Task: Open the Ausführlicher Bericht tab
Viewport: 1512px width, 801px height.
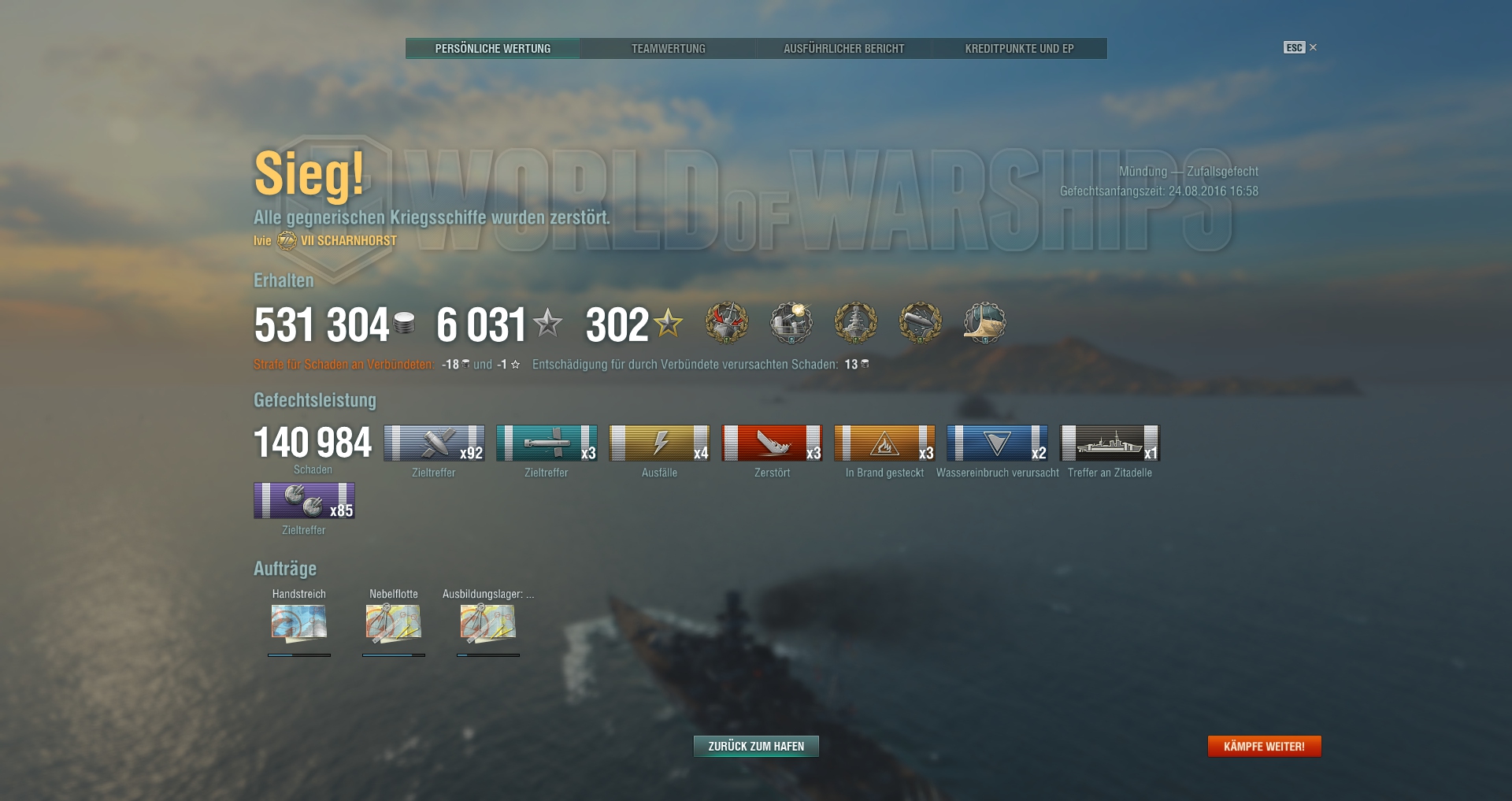Action: [843, 49]
